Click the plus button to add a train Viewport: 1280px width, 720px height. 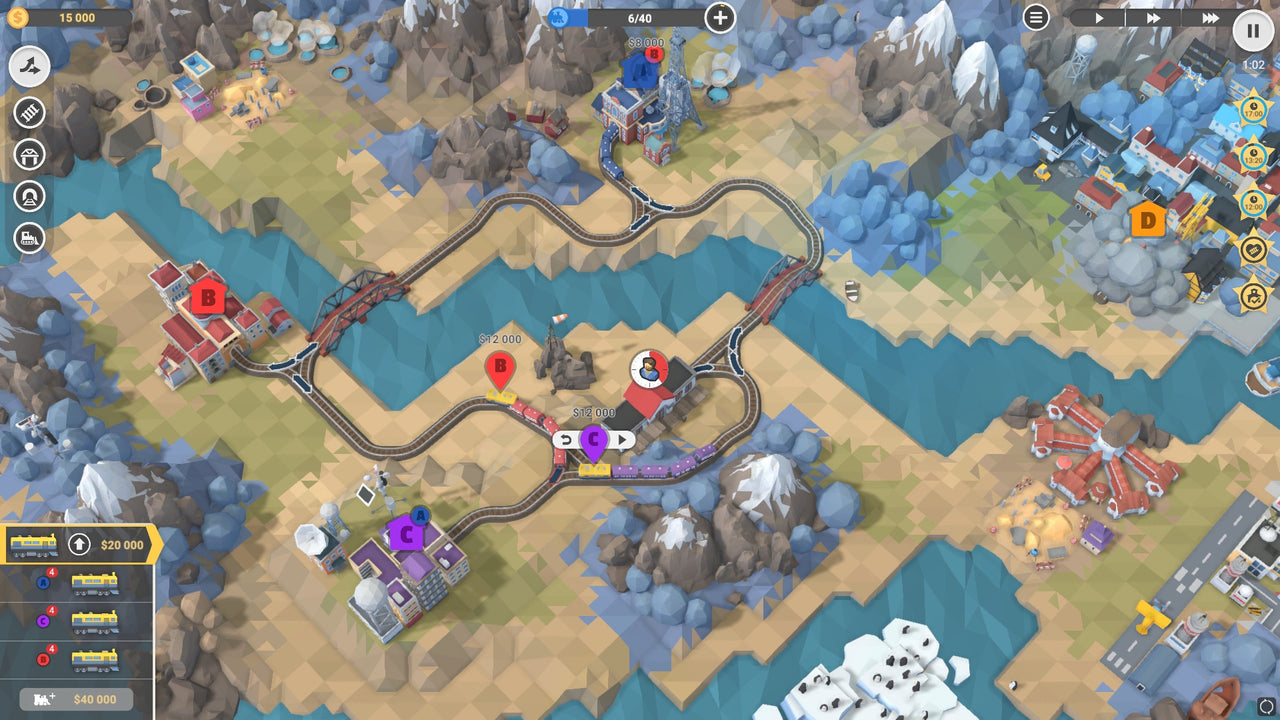coord(718,17)
